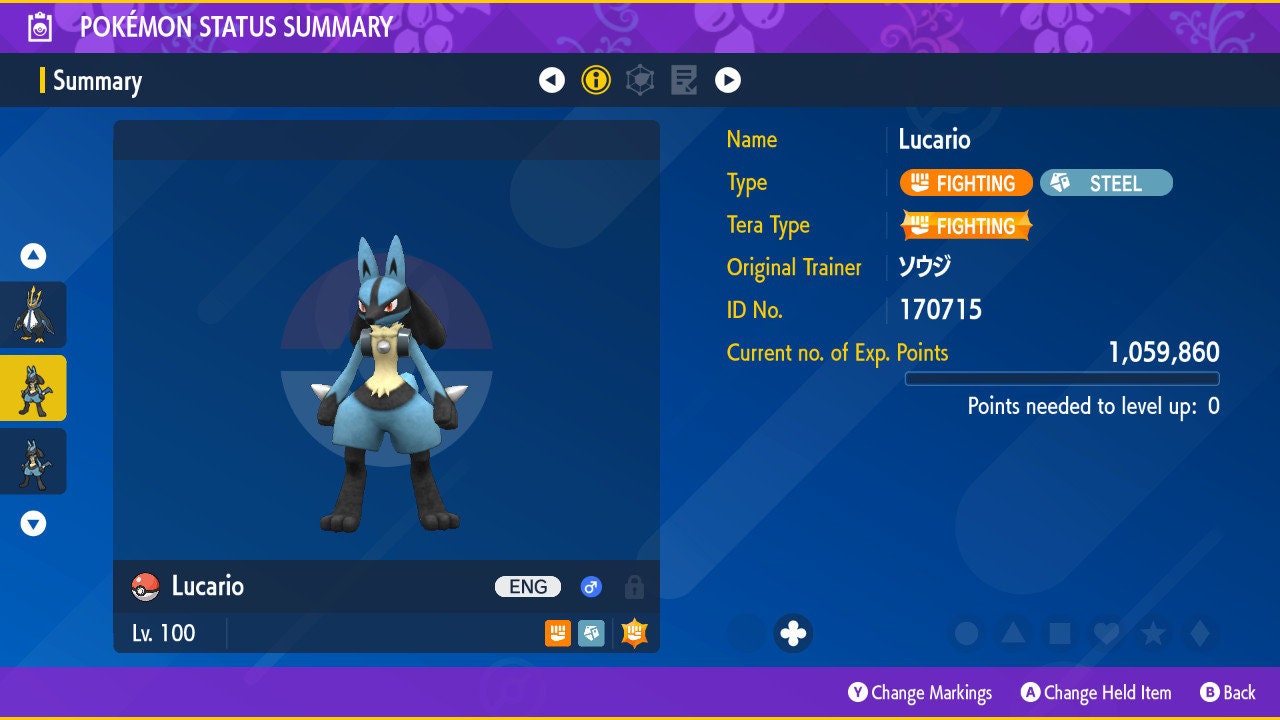Select the highlighted Lucario party thumbnail
1280x720 pixels.
[x=33, y=388]
